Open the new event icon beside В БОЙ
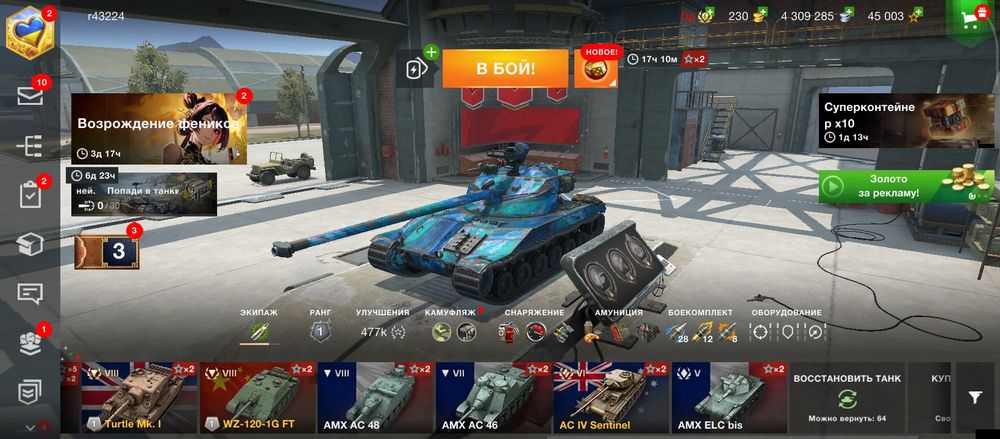1000x439 pixels. click(x=600, y=67)
